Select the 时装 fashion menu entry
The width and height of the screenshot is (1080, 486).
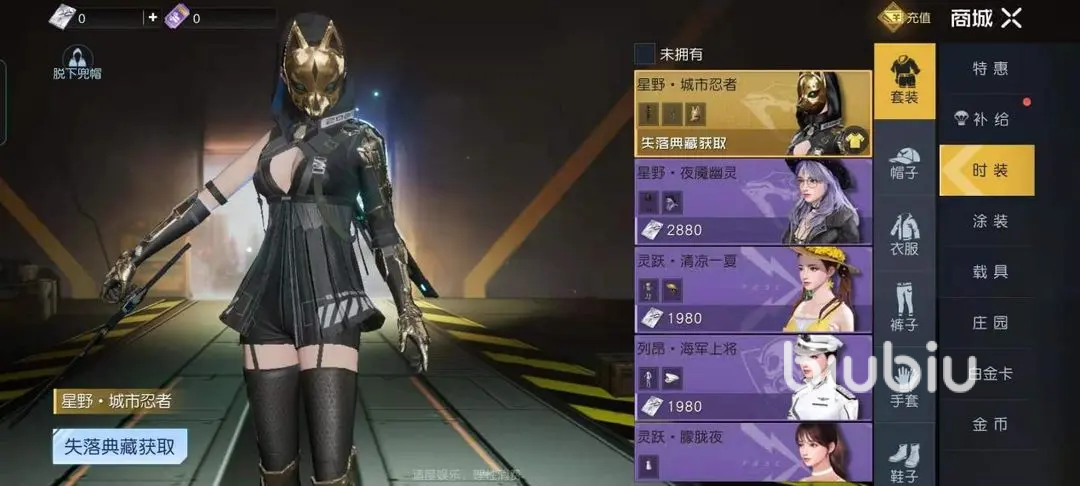988,171
